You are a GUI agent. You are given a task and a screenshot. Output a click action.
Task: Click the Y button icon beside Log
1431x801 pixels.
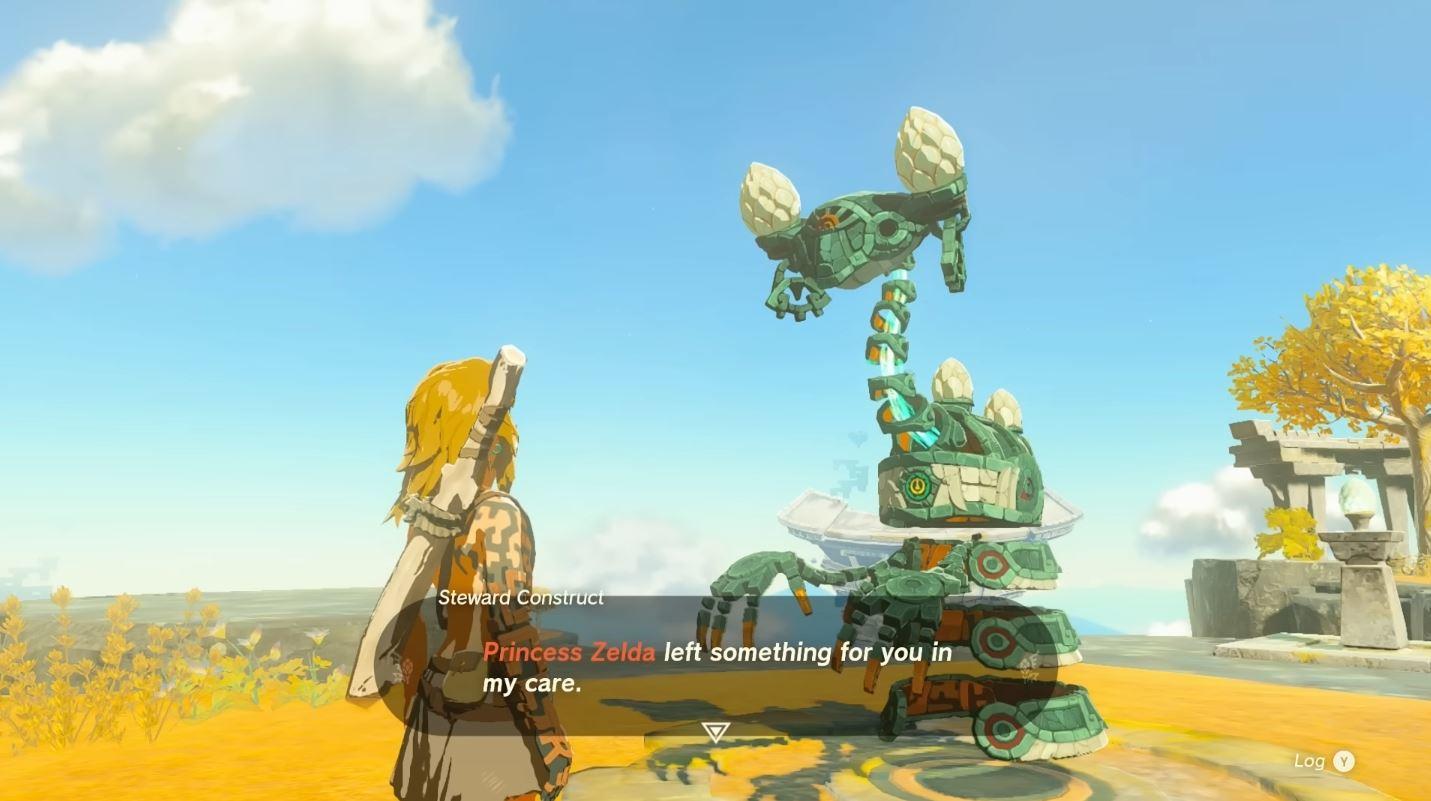click(1344, 761)
